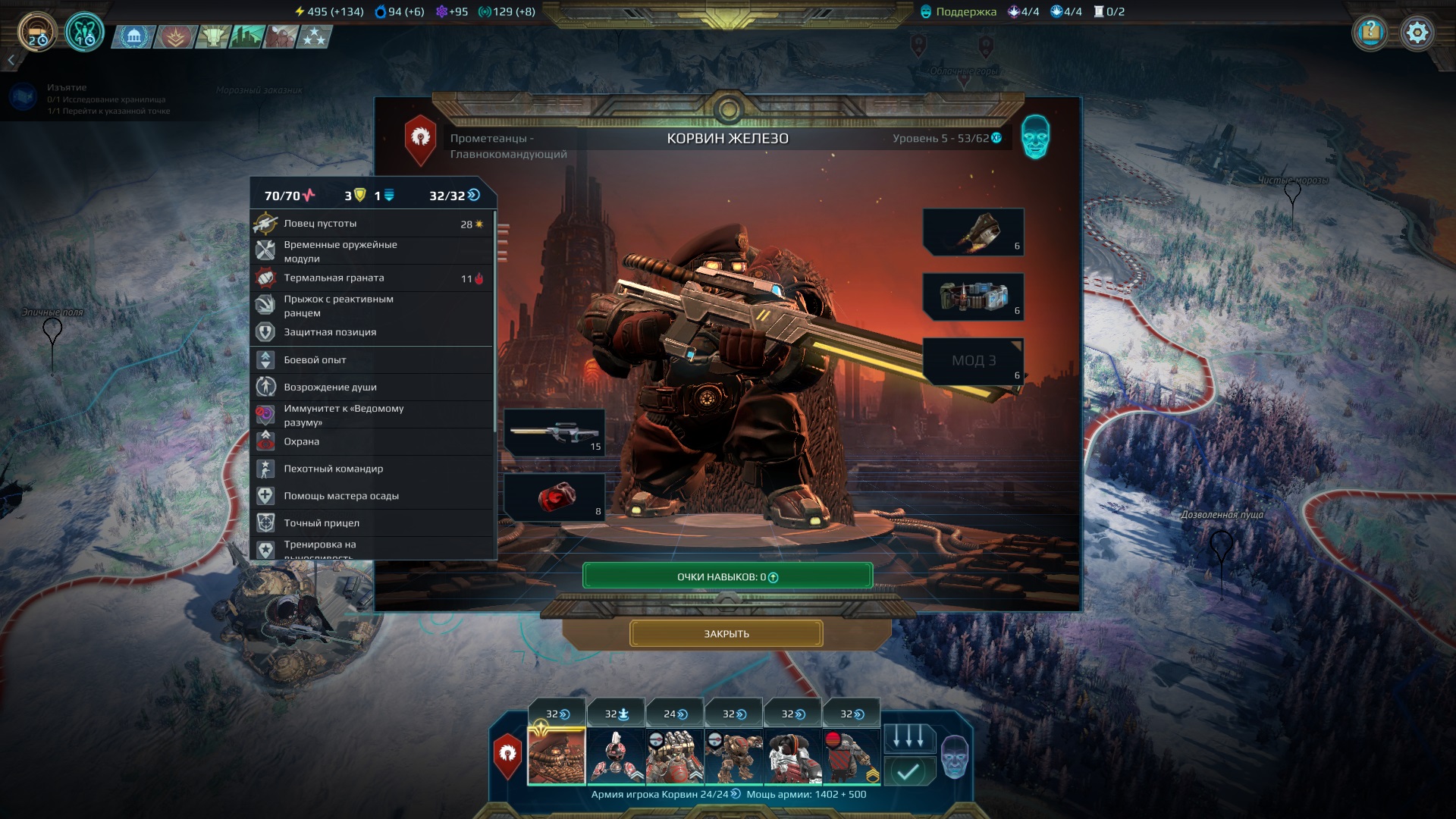Select the Ловец пустоты ability row
Viewport: 1456px width, 819px height.
pos(372,224)
